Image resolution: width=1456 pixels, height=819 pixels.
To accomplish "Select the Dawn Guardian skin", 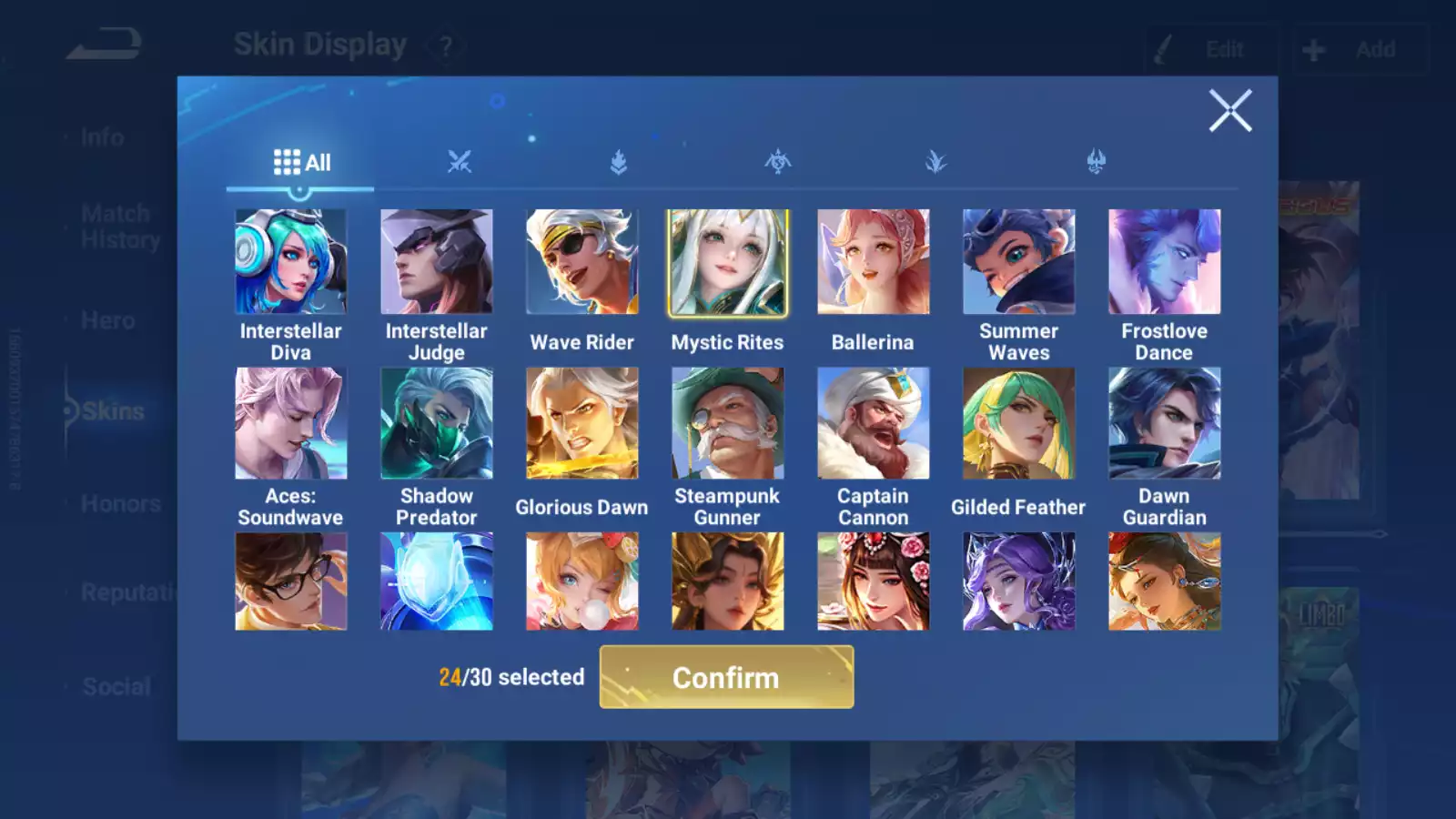I will [1164, 423].
